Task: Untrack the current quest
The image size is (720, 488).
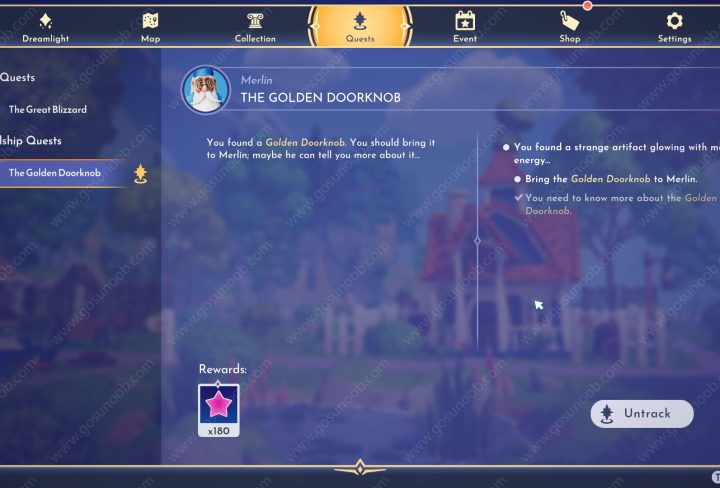Action: coord(641,413)
